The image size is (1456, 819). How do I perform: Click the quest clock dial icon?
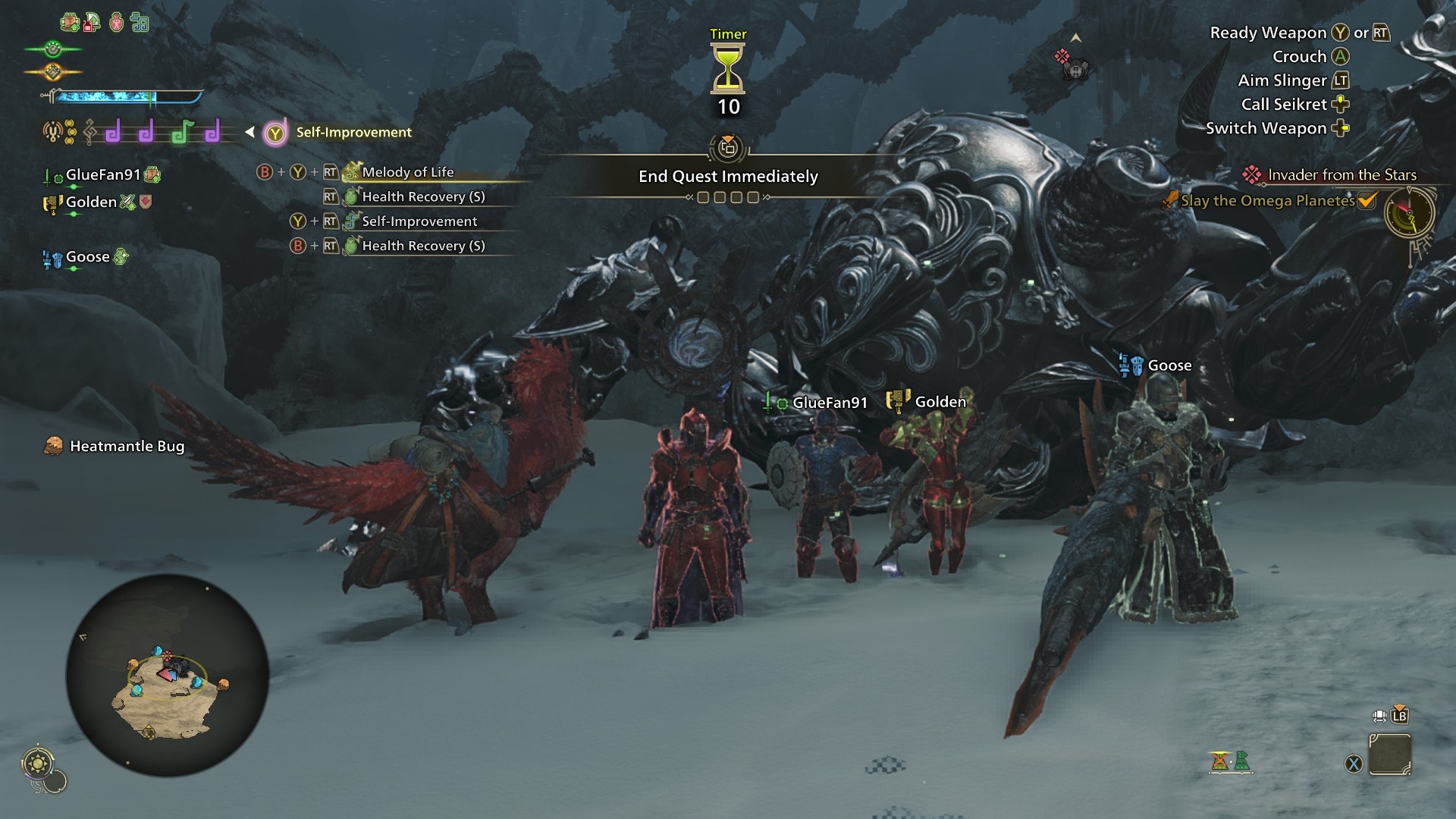tap(1410, 214)
